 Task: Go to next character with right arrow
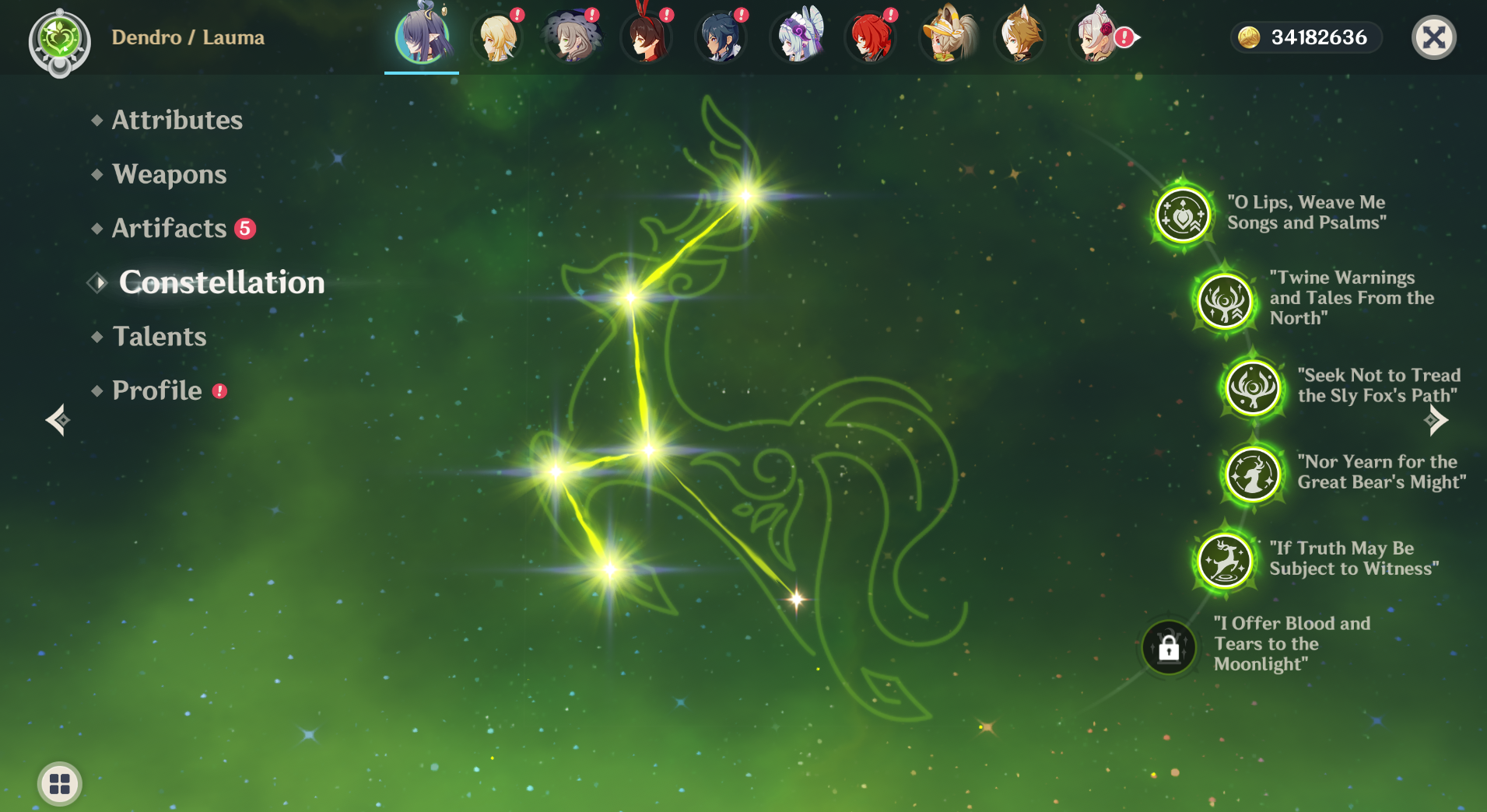click(x=1436, y=421)
